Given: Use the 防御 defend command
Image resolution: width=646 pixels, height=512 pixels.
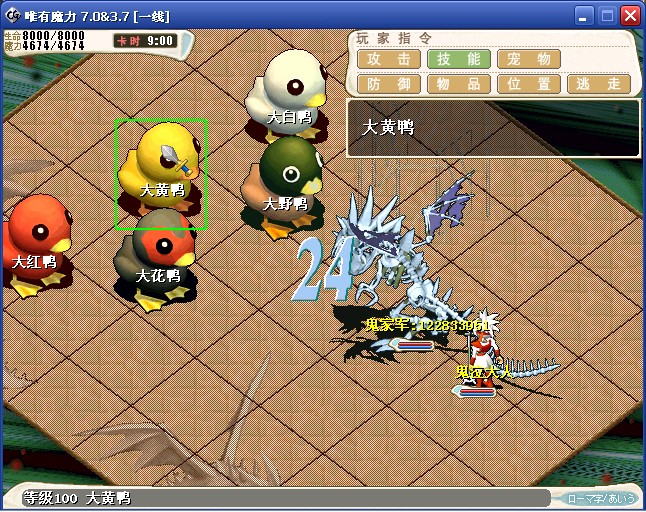Looking at the screenshot, I should coord(388,84).
